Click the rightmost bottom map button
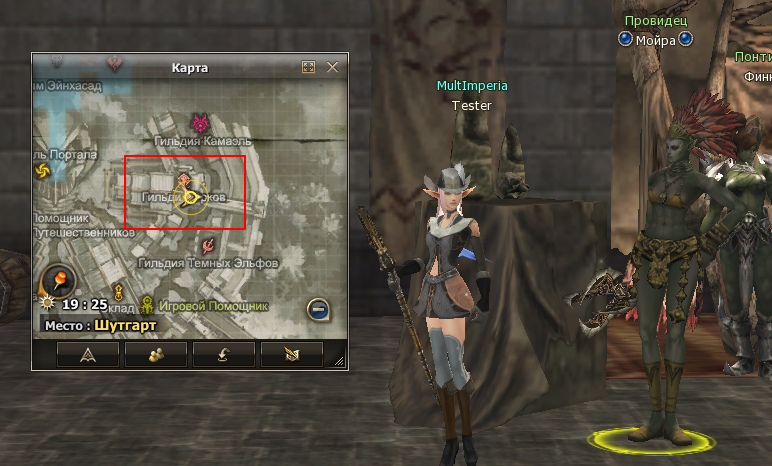The width and height of the screenshot is (772, 466). (x=291, y=354)
